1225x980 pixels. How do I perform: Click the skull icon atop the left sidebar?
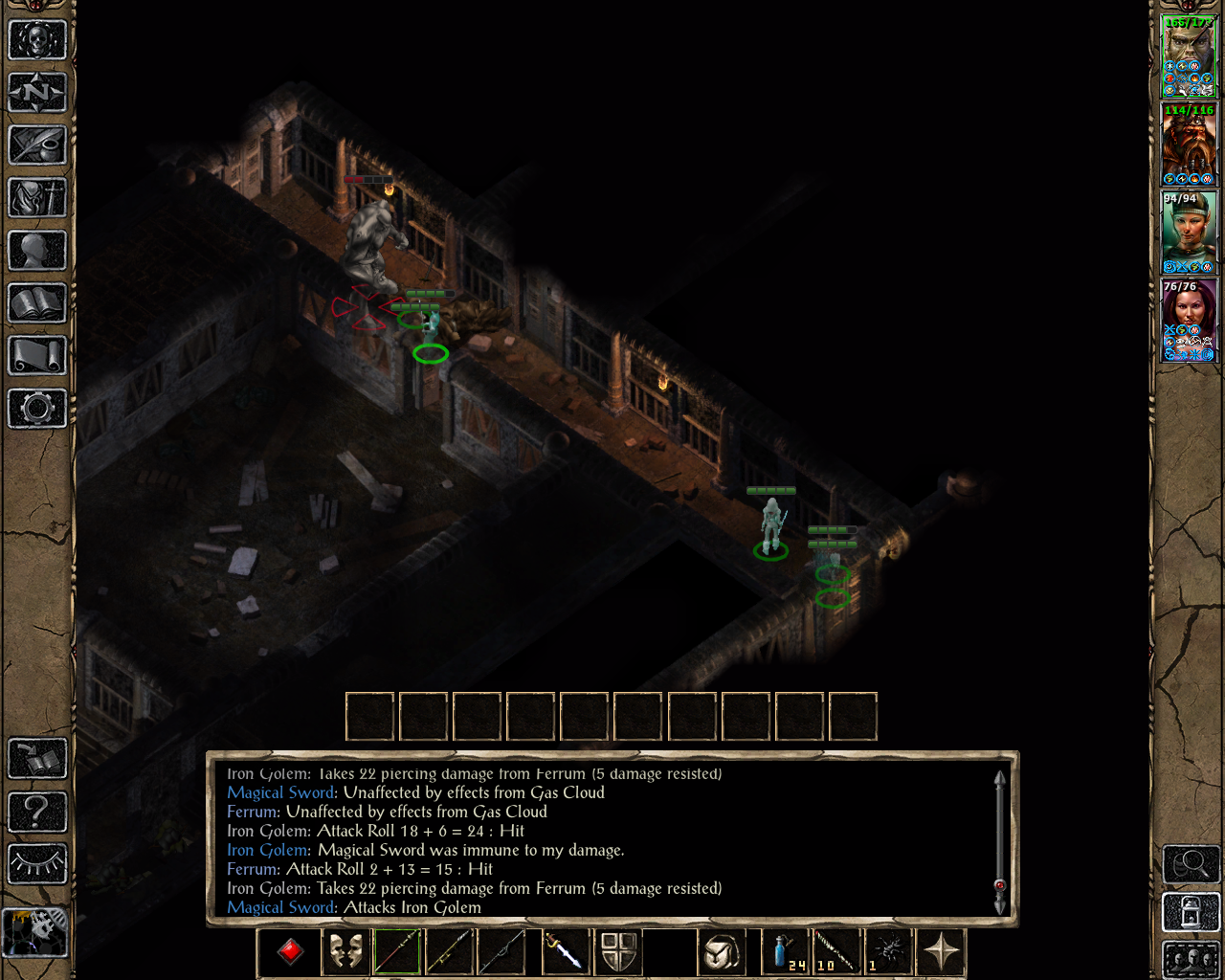click(x=38, y=38)
